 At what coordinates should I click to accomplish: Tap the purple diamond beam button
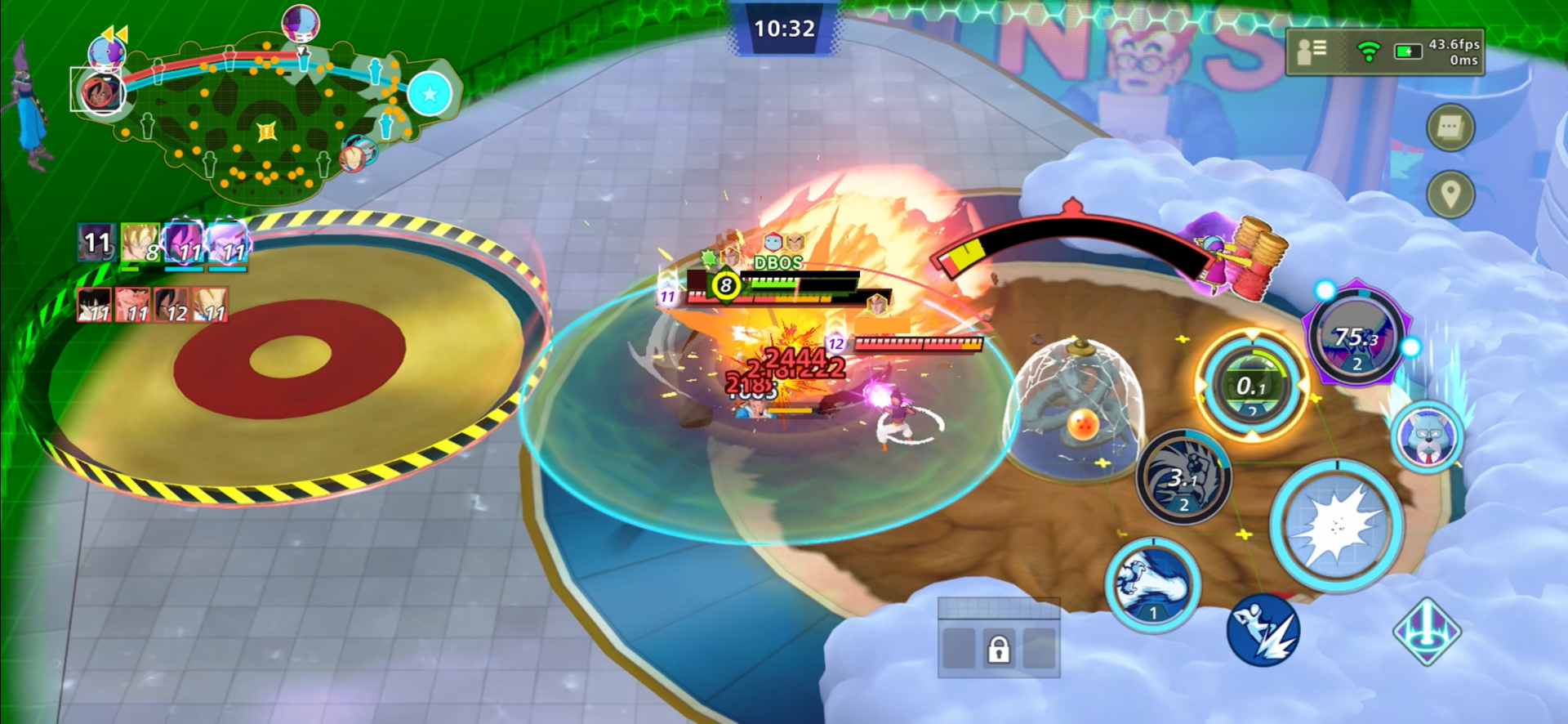coord(1426,631)
